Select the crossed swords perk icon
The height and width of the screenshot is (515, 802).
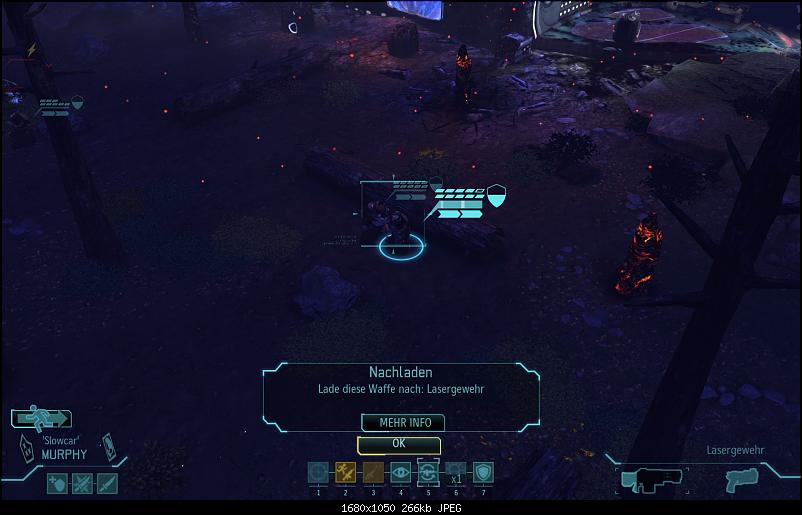pos(82,484)
